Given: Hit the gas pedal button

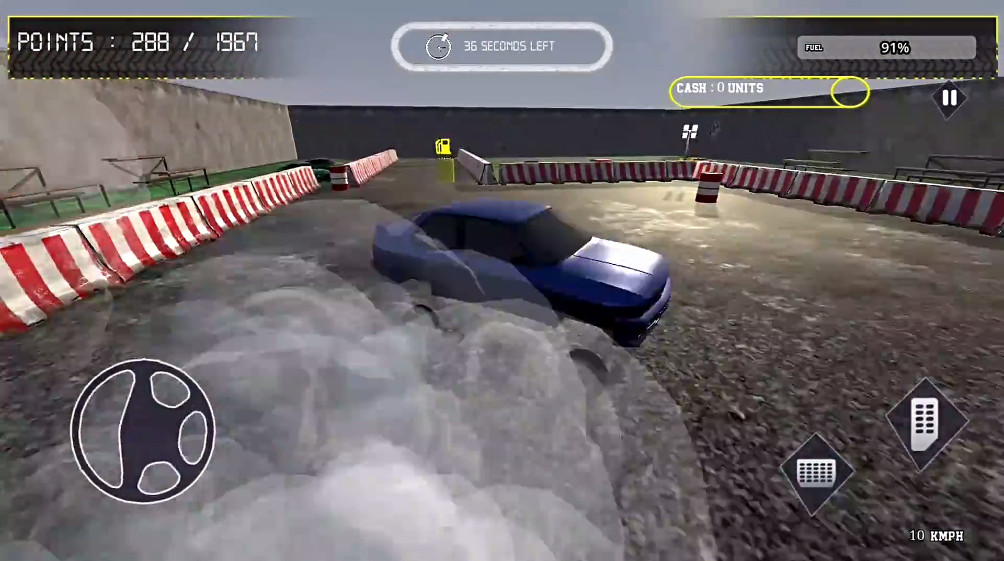Looking at the screenshot, I should click(x=926, y=423).
